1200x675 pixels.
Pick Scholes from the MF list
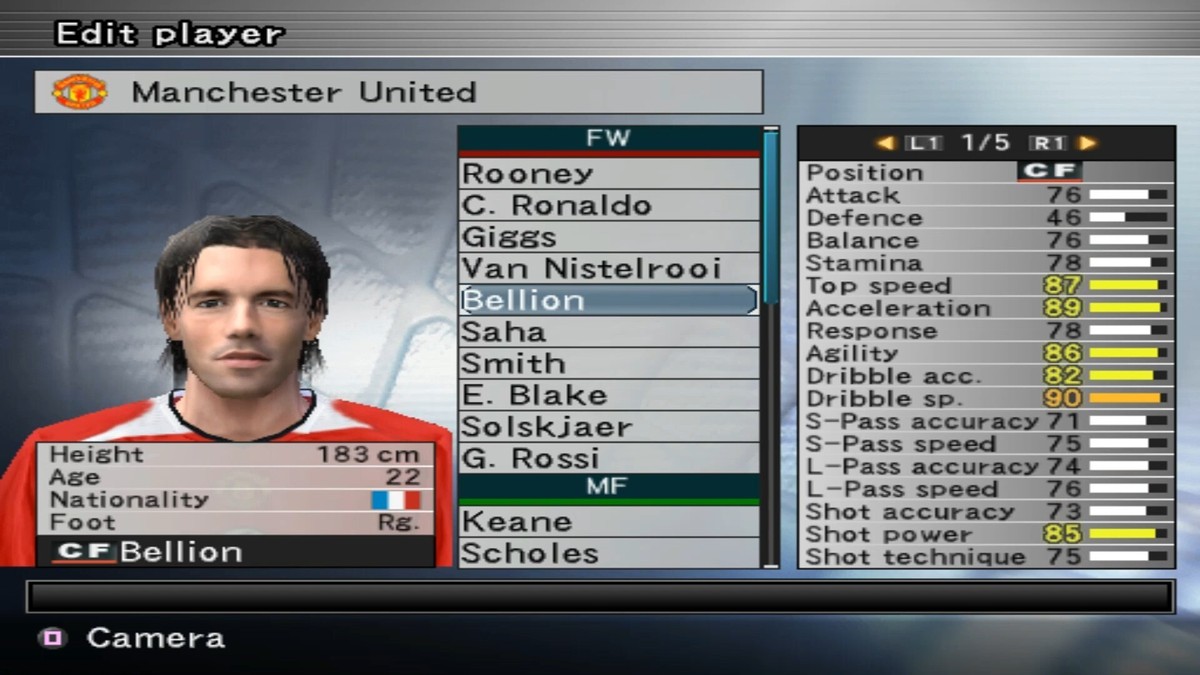click(x=608, y=553)
